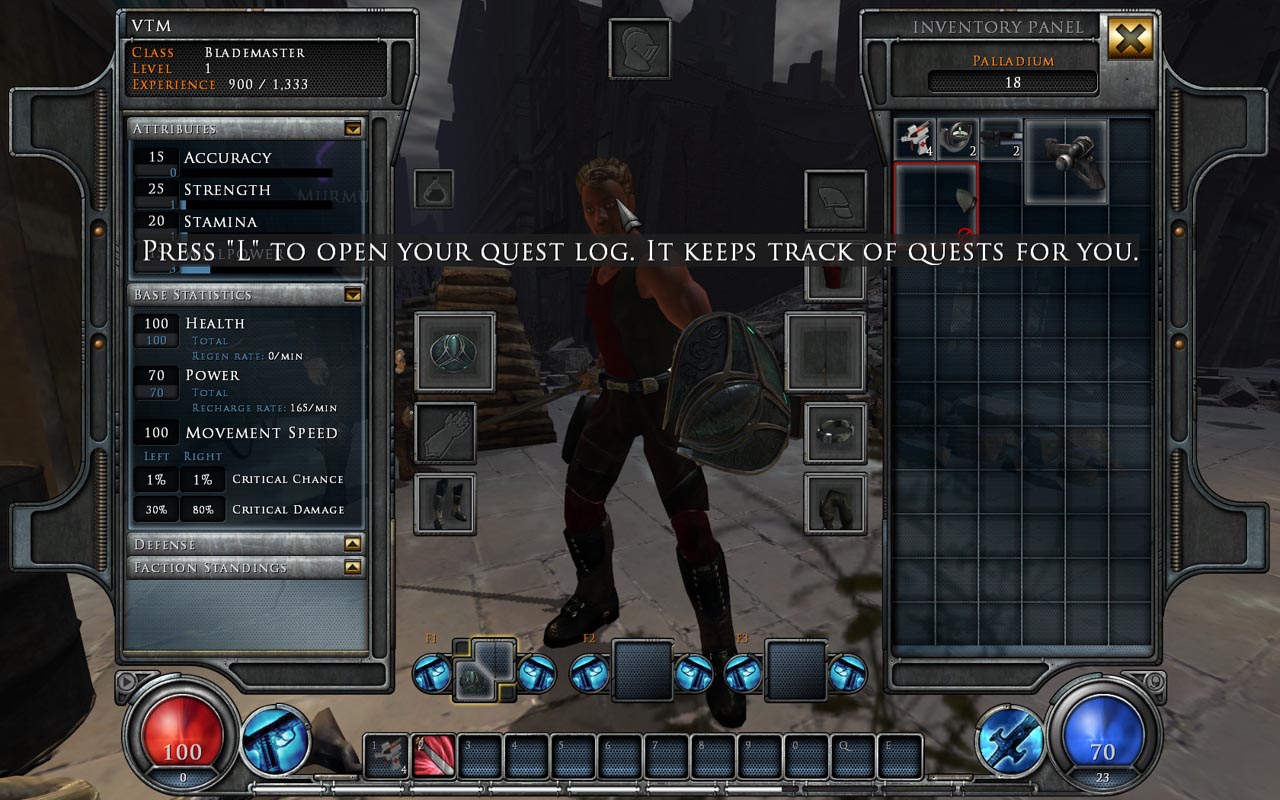Select the equipped shield slot
The image size is (1280, 800).
click(x=455, y=352)
